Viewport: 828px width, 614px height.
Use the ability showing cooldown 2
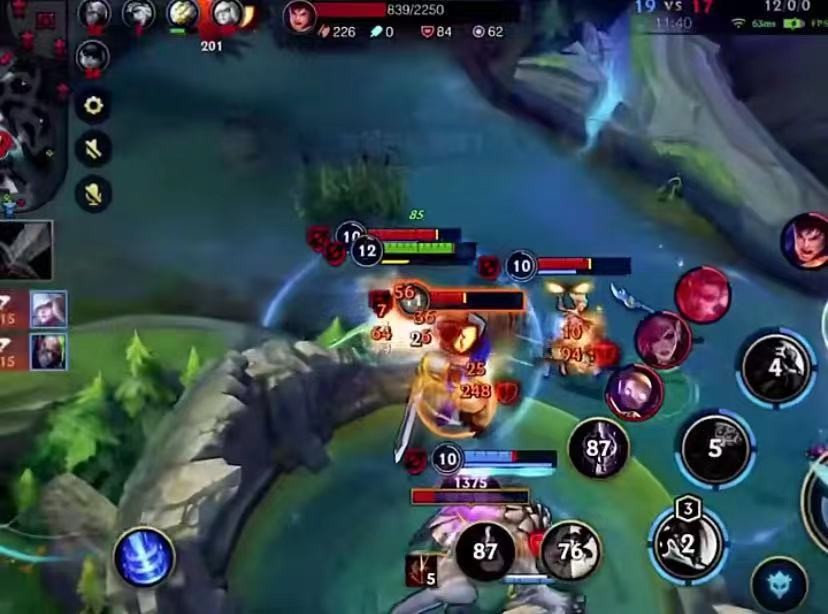(687, 543)
